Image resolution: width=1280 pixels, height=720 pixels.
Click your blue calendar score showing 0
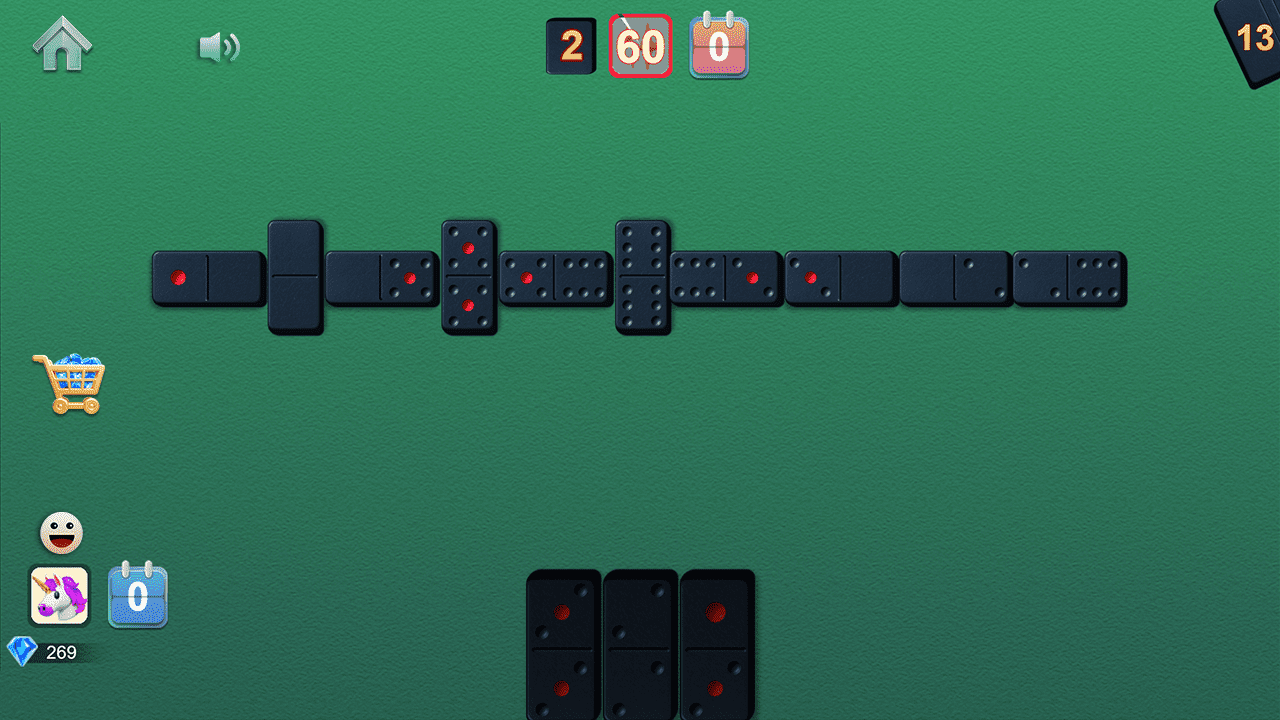(x=138, y=597)
